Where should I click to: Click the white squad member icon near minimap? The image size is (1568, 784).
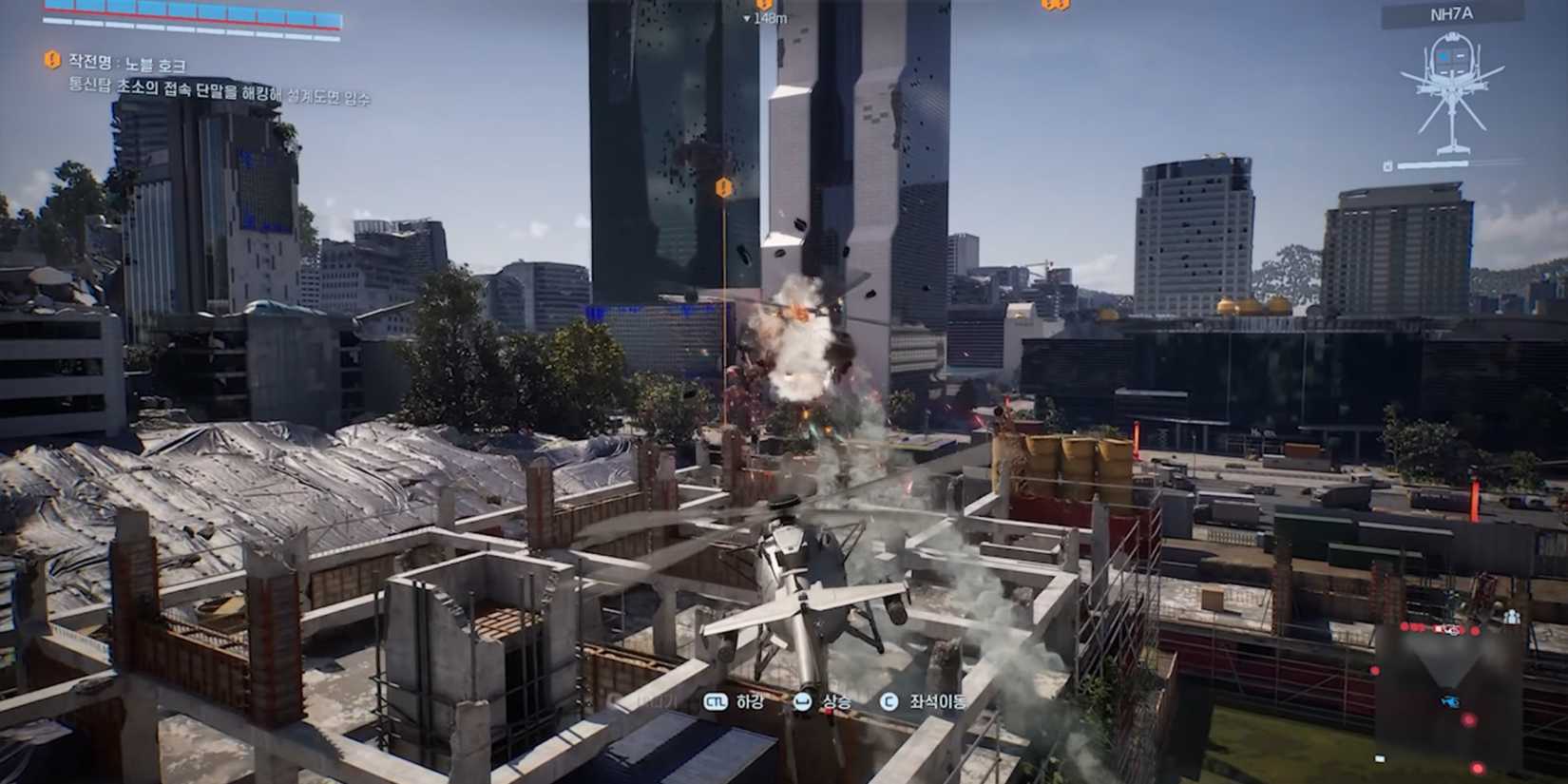click(1511, 615)
